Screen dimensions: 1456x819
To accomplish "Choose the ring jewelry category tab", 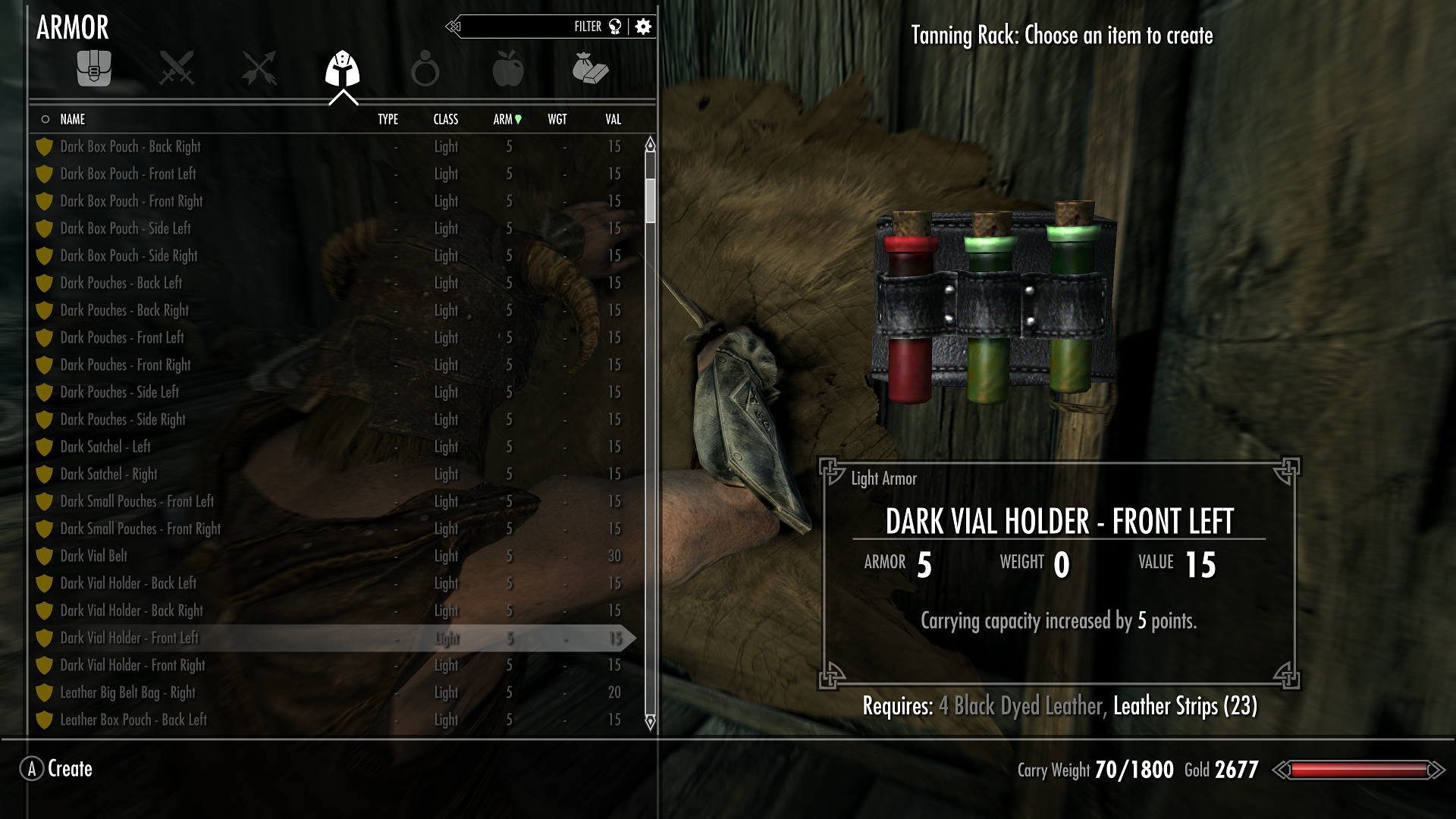I will [x=425, y=70].
